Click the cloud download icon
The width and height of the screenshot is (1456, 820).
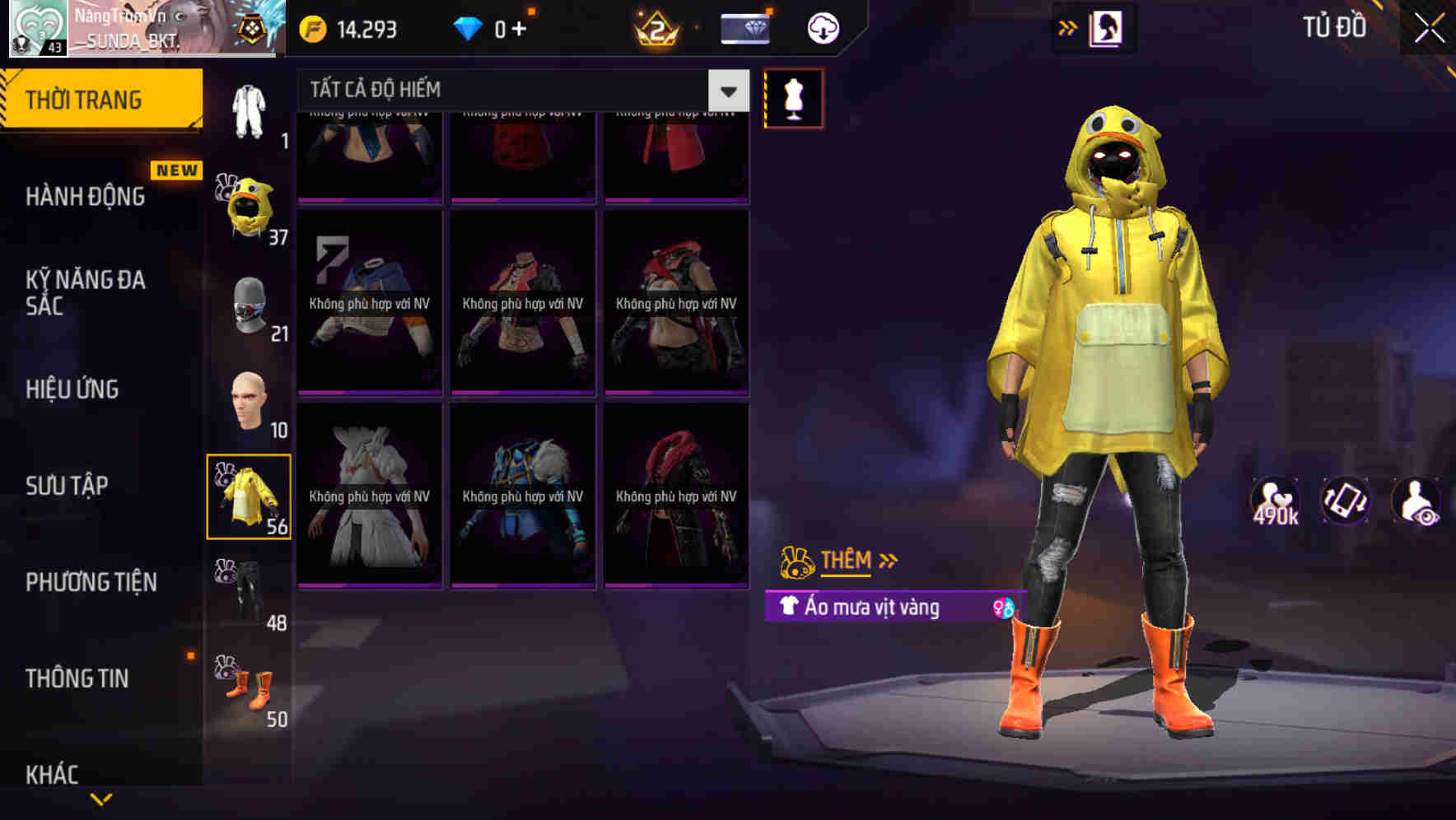(821, 27)
